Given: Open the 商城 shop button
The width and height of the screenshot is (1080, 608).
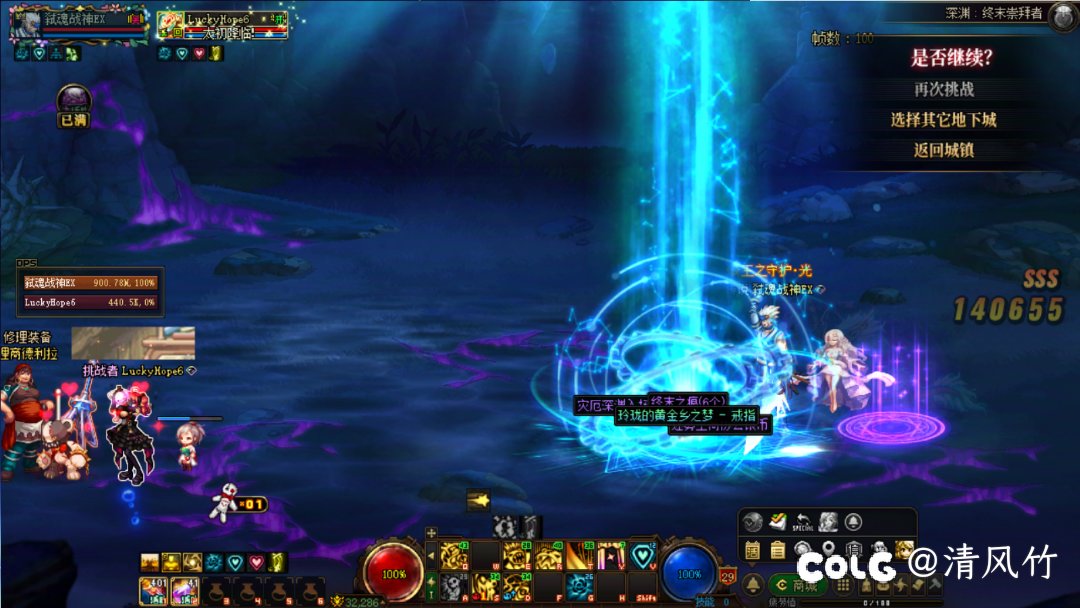Looking at the screenshot, I should tap(796, 584).
